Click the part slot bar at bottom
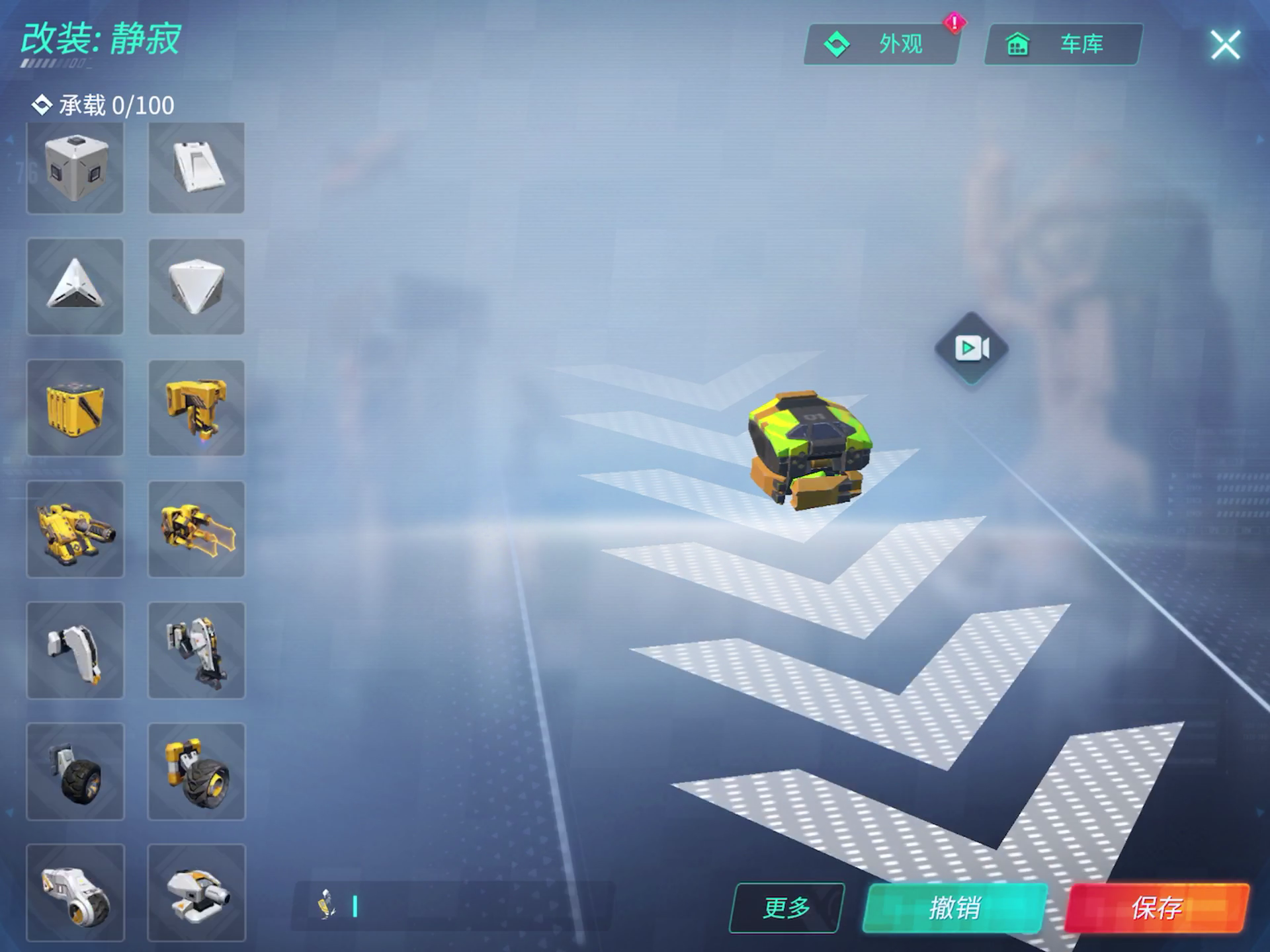Image resolution: width=1270 pixels, height=952 pixels. tap(453, 906)
